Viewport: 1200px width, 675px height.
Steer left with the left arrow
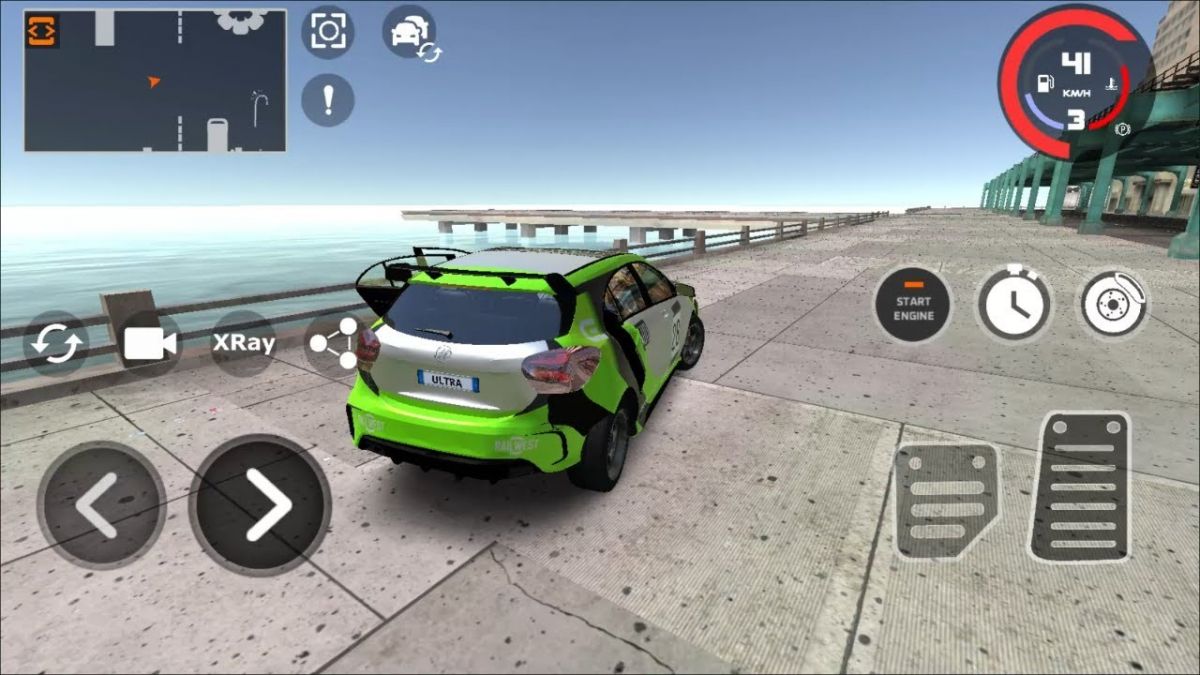(x=101, y=505)
